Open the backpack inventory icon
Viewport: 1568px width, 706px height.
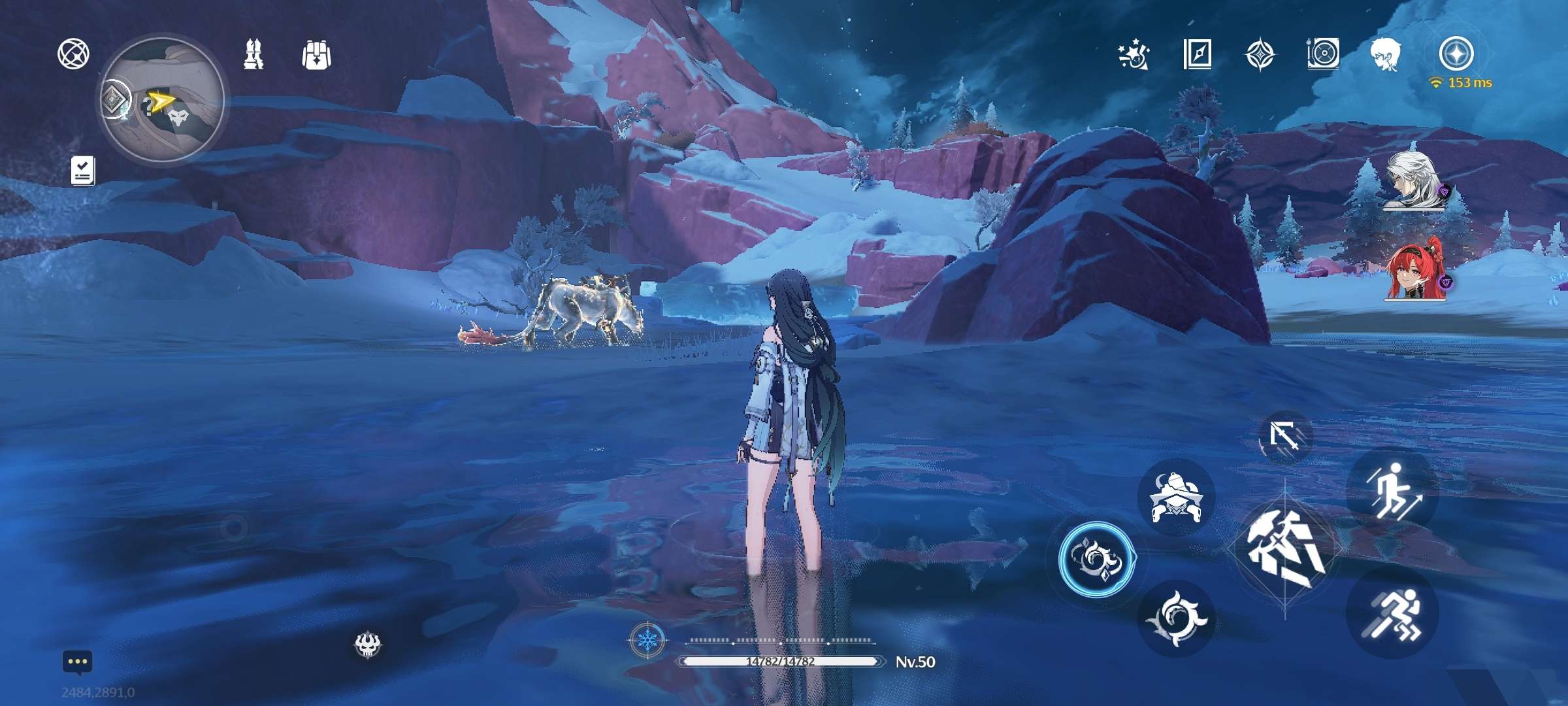317,54
